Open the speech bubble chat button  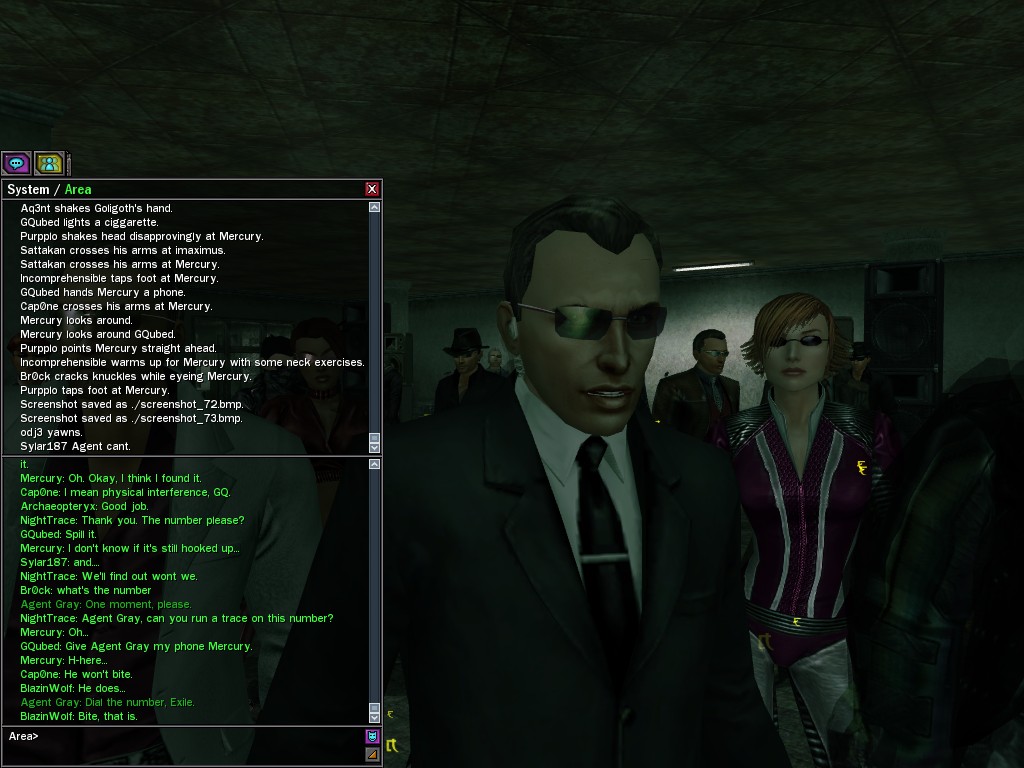click(16, 163)
